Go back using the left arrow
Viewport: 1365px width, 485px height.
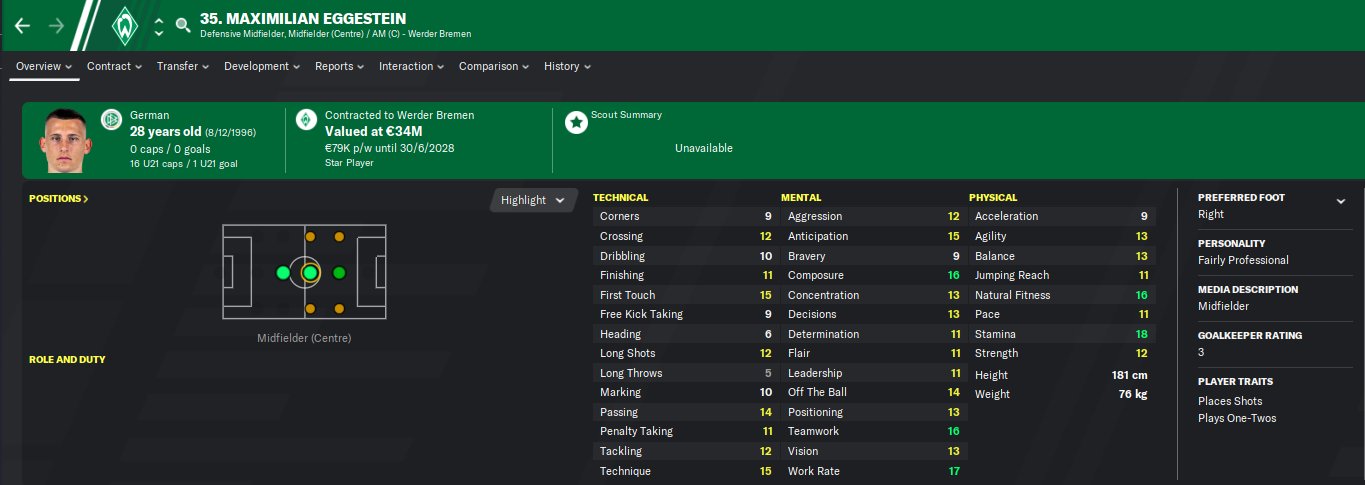tap(22, 25)
